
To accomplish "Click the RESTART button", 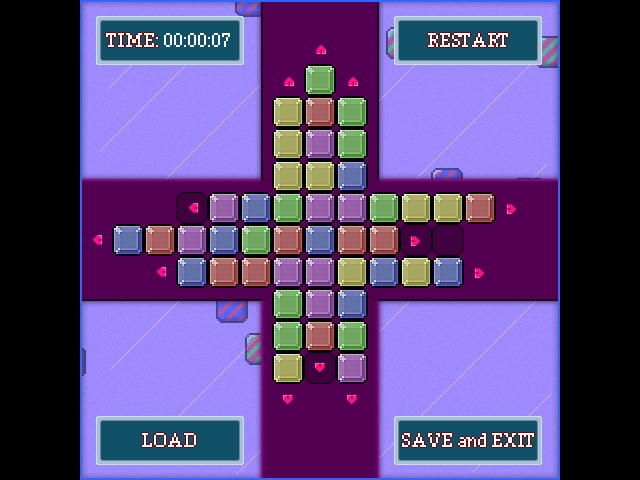I will 467,41.
